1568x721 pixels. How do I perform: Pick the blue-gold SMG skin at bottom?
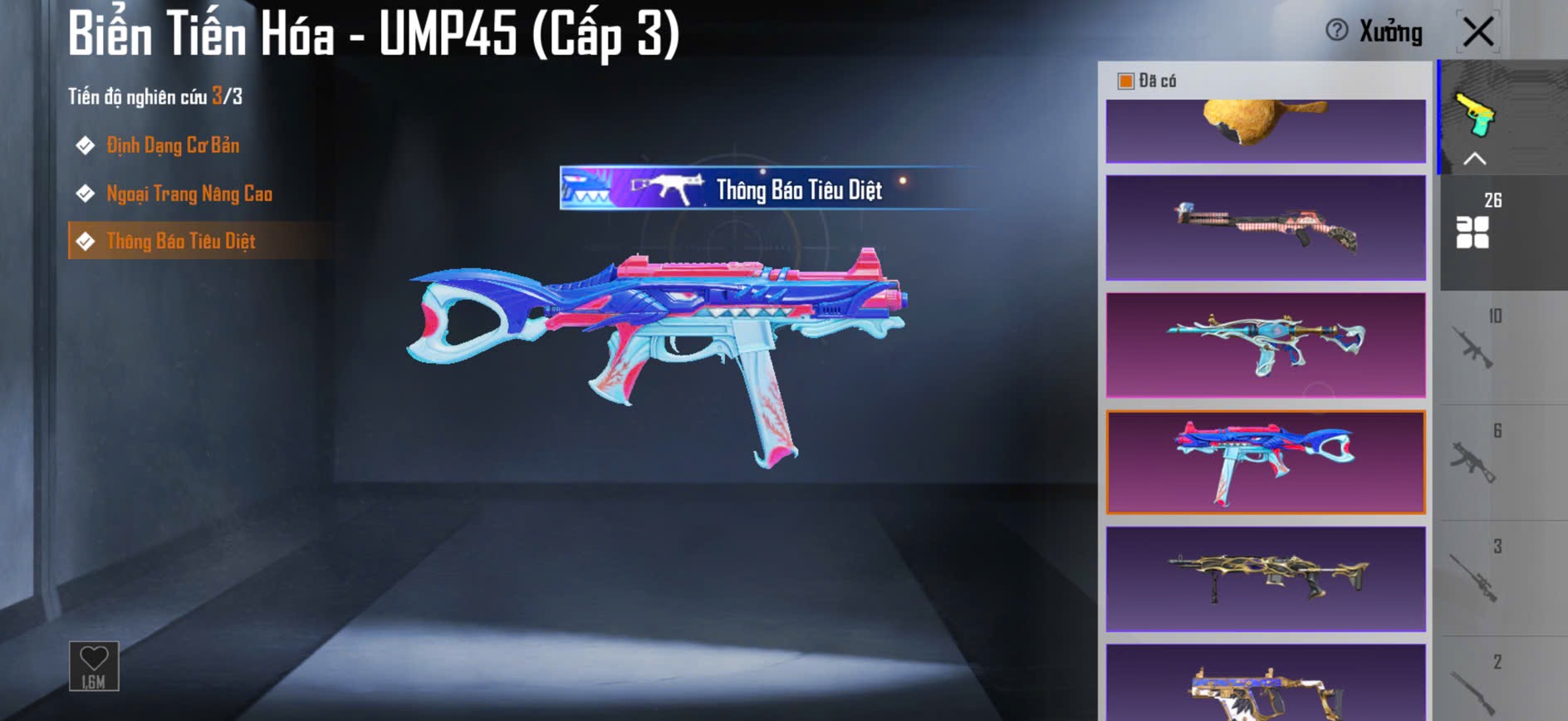click(x=1266, y=685)
